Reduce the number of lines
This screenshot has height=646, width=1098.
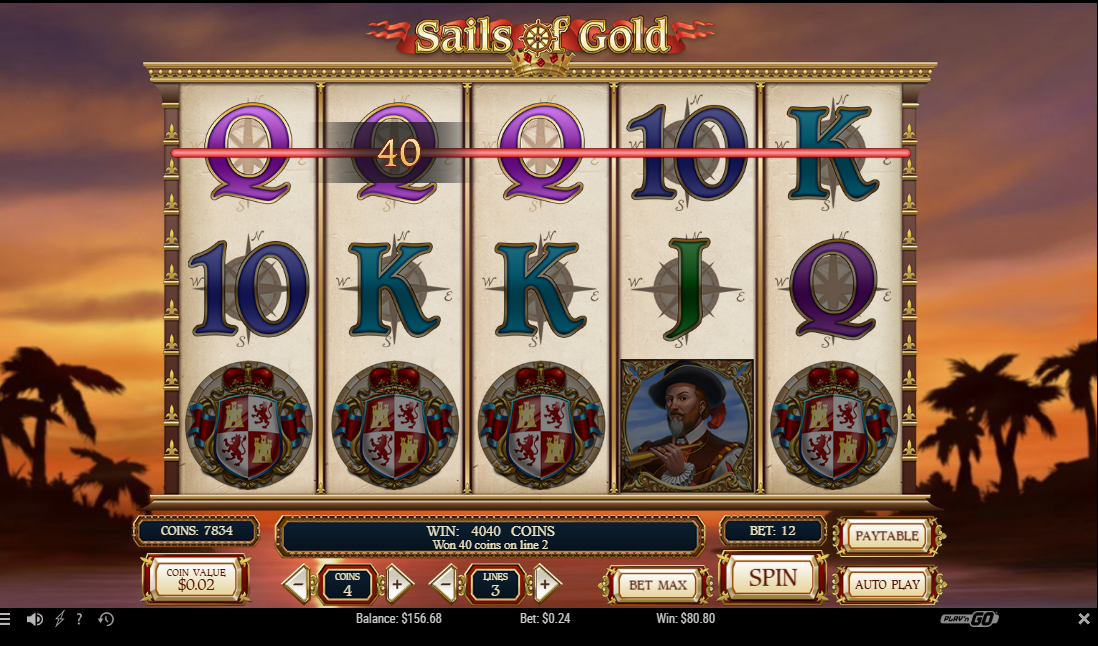tap(446, 584)
